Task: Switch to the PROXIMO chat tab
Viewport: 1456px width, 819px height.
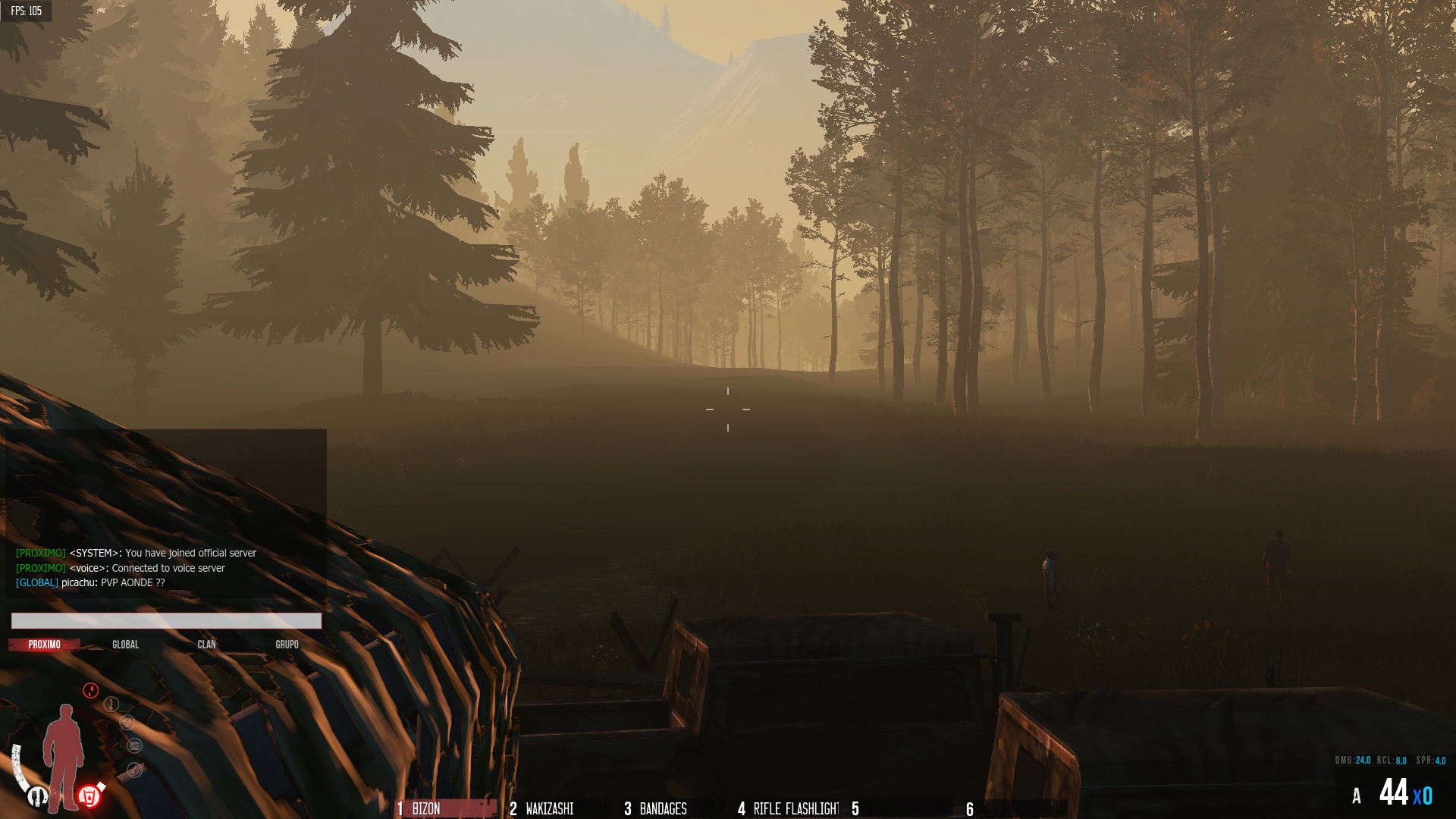Action: click(x=45, y=645)
